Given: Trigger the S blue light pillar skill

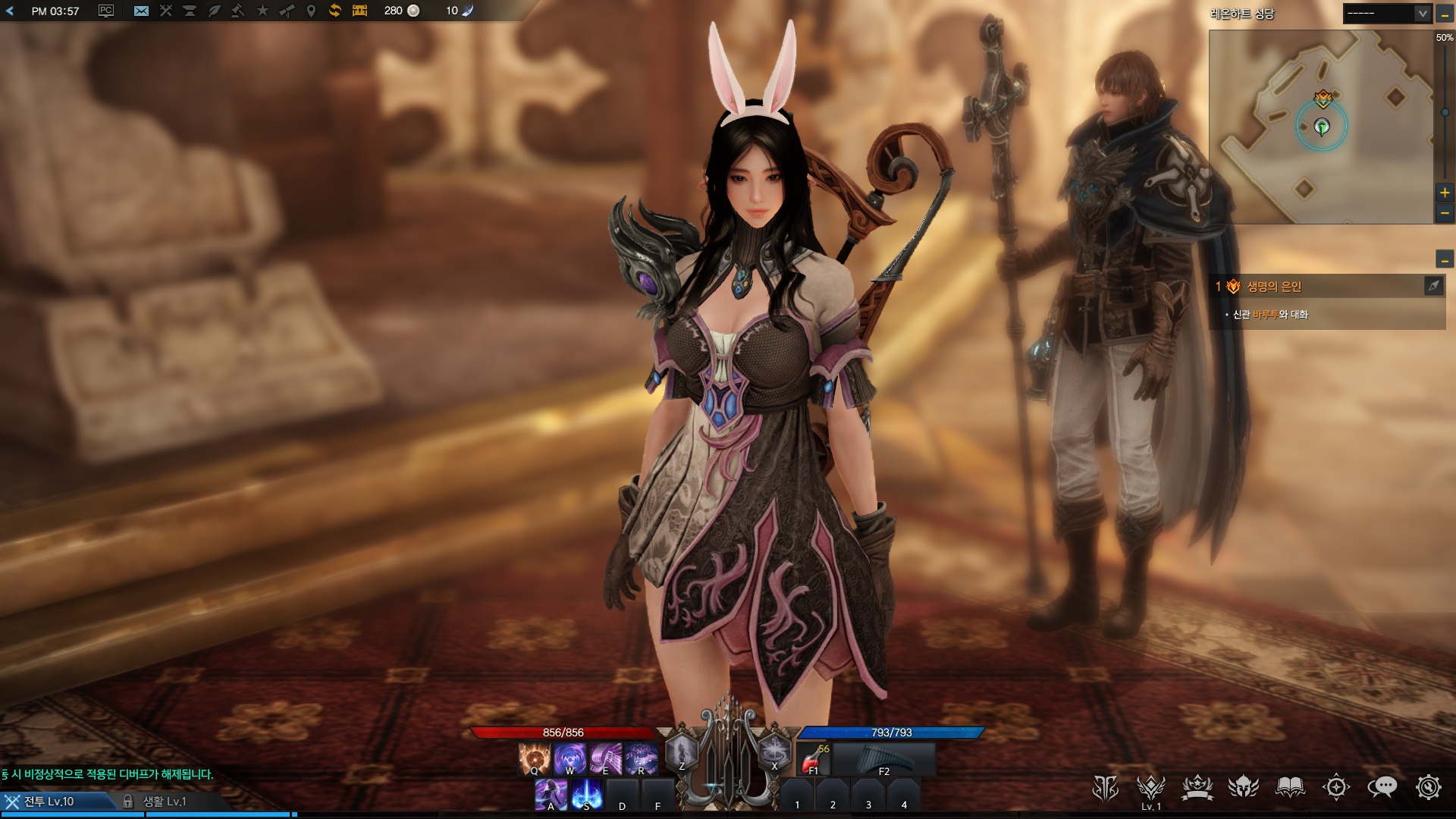Looking at the screenshot, I should 587,794.
